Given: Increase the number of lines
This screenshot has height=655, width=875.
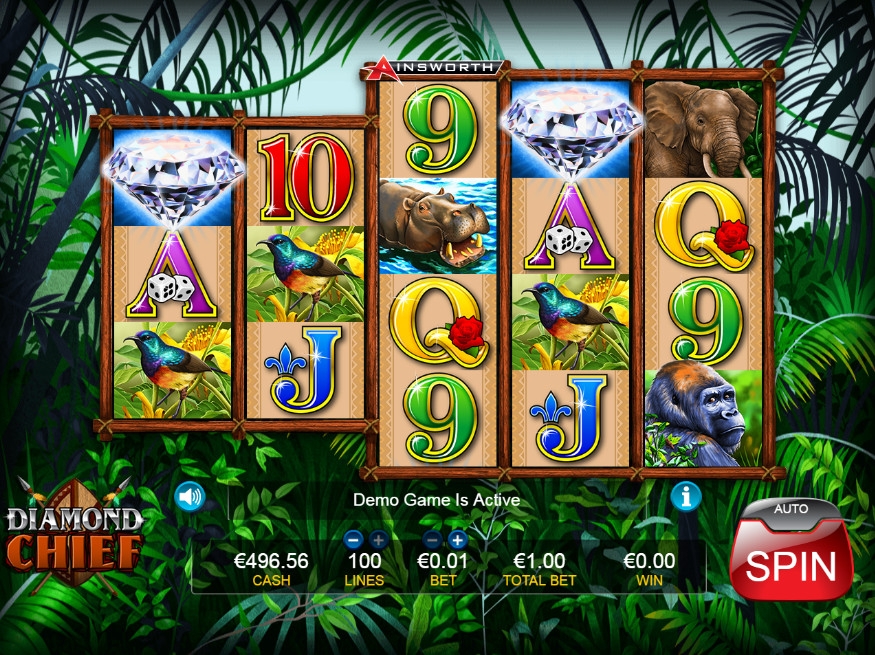Looking at the screenshot, I should [377, 540].
